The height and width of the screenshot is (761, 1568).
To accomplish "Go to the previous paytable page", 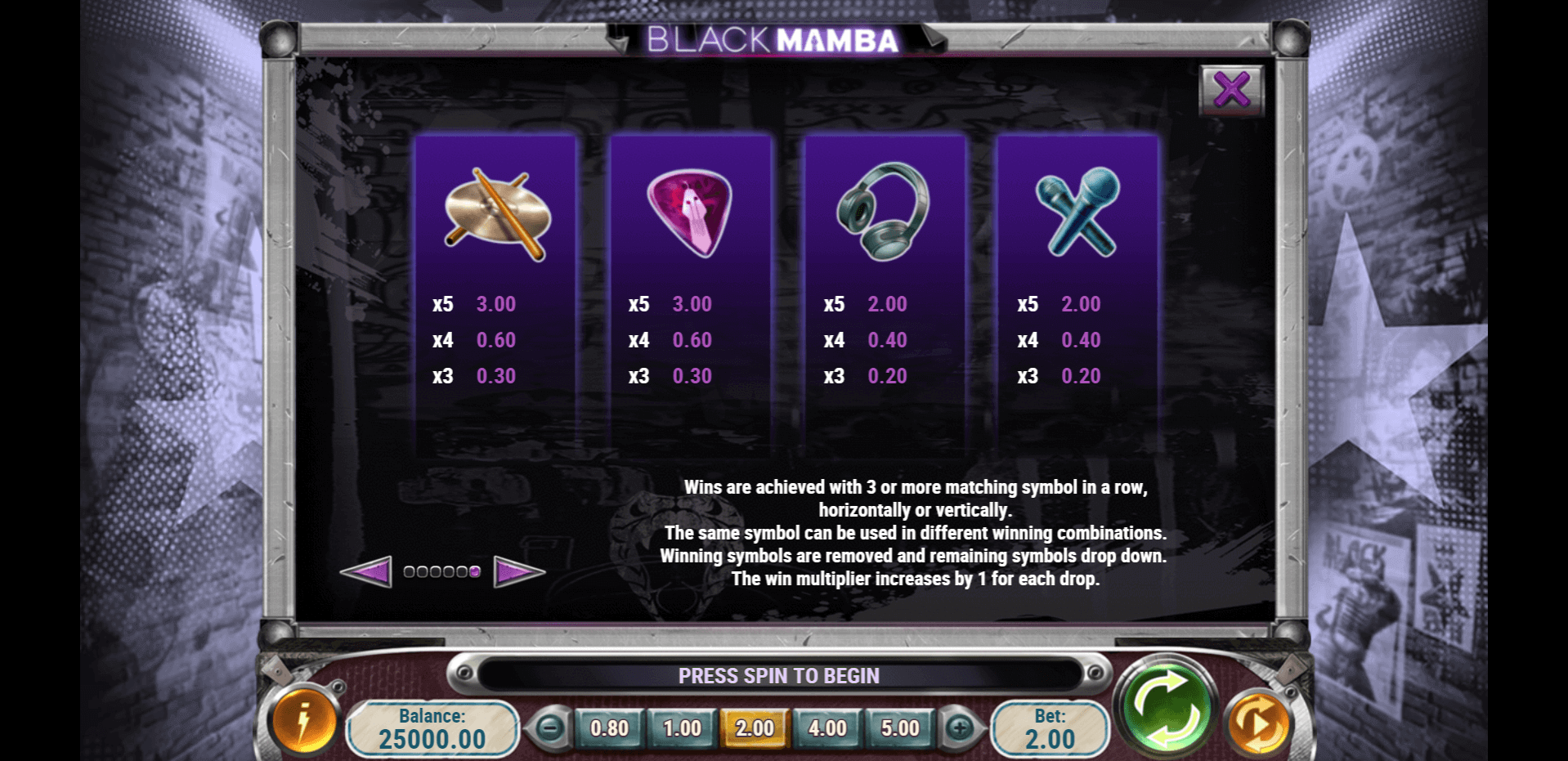I will tap(366, 571).
